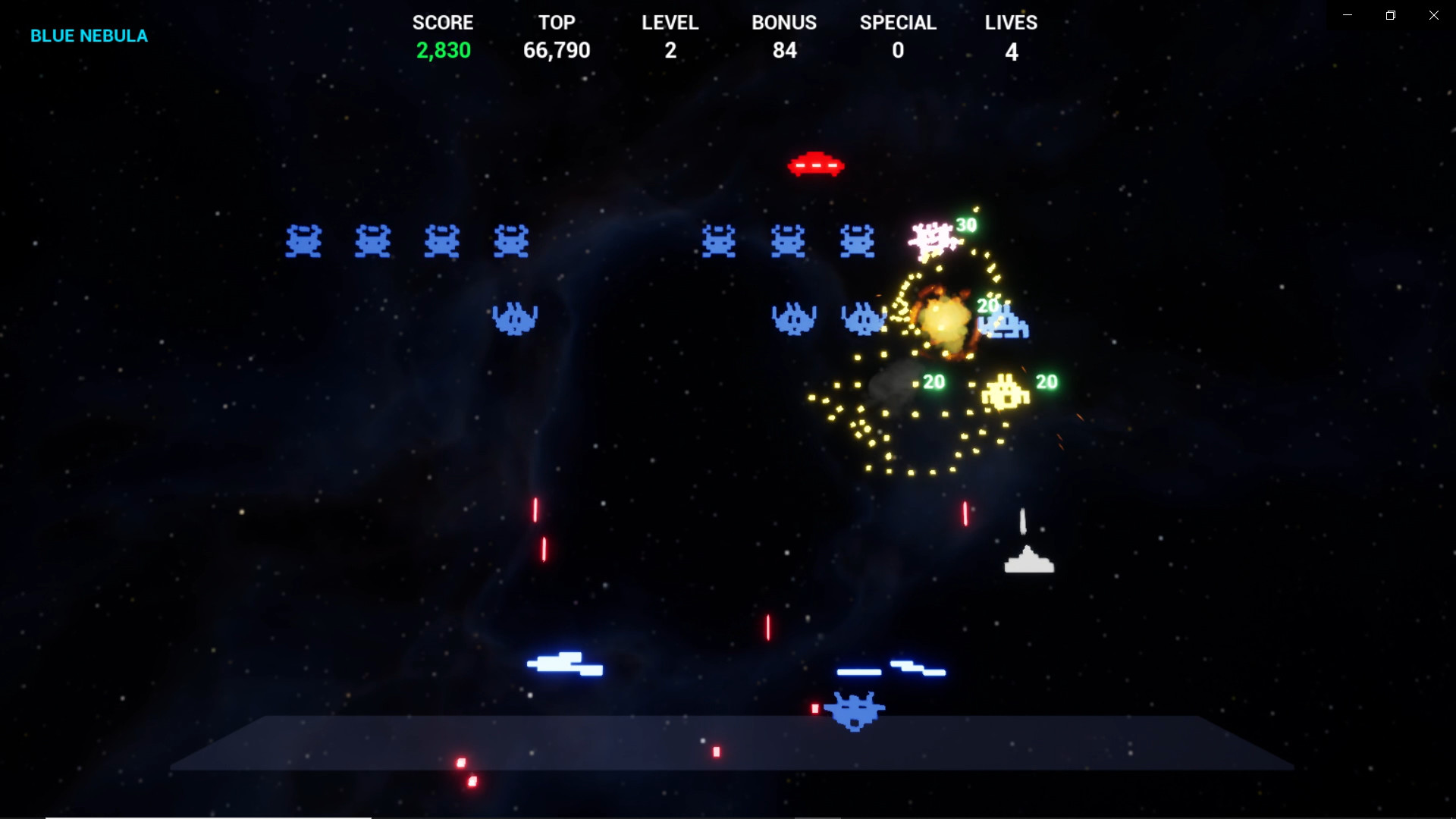Click the green 30 score popup
Screen dimensions: 1456x819
(965, 224)
